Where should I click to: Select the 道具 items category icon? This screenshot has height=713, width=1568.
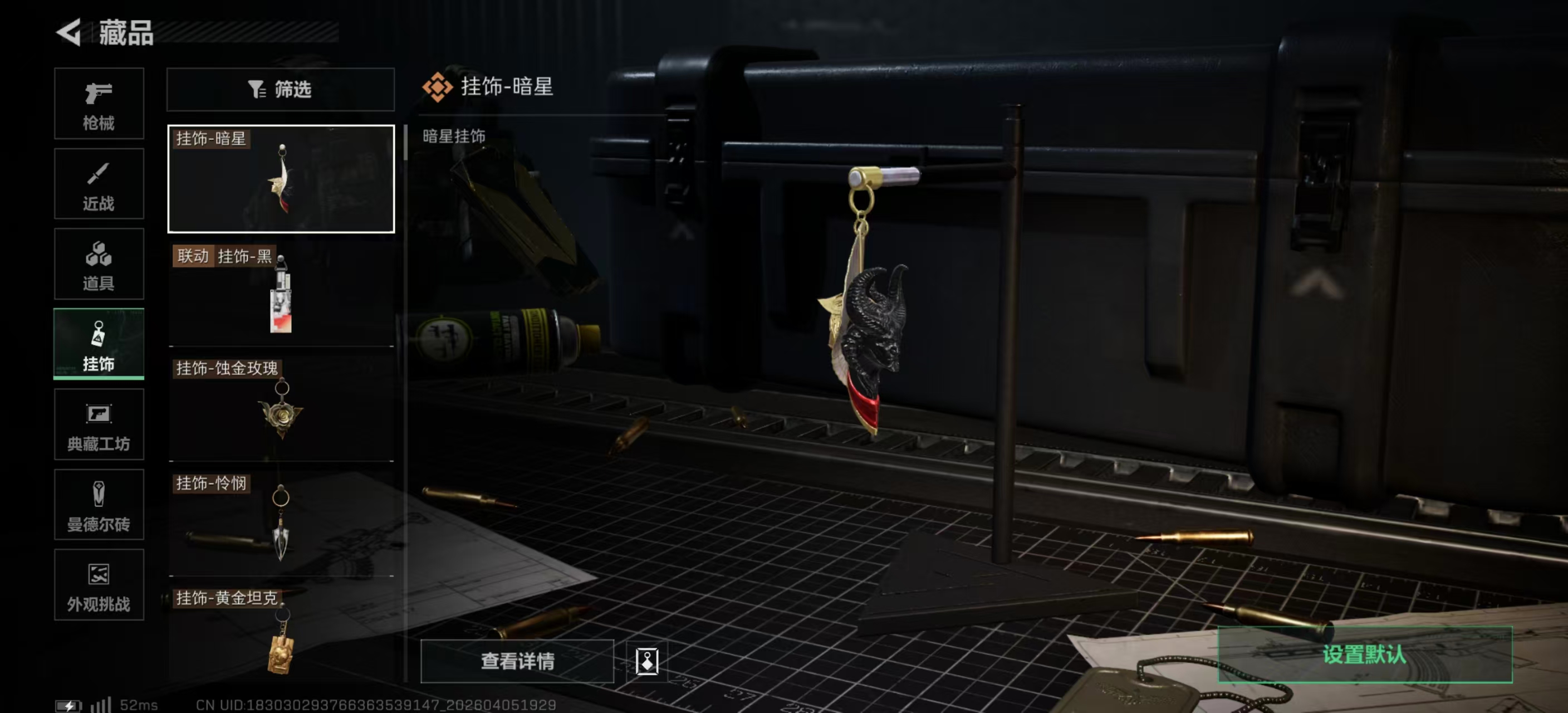pos(99,264)
